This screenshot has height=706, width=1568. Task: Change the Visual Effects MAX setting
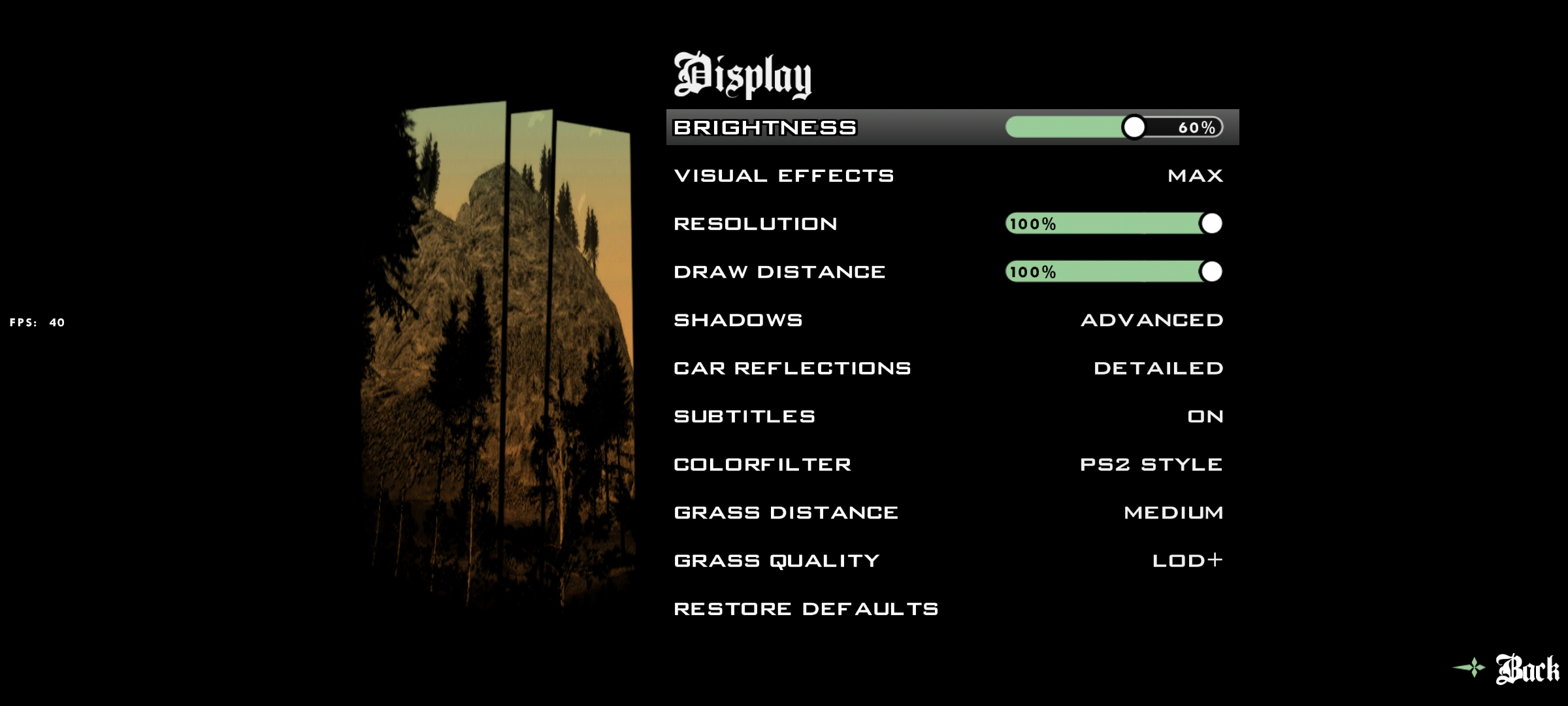tap(1195, 176)
